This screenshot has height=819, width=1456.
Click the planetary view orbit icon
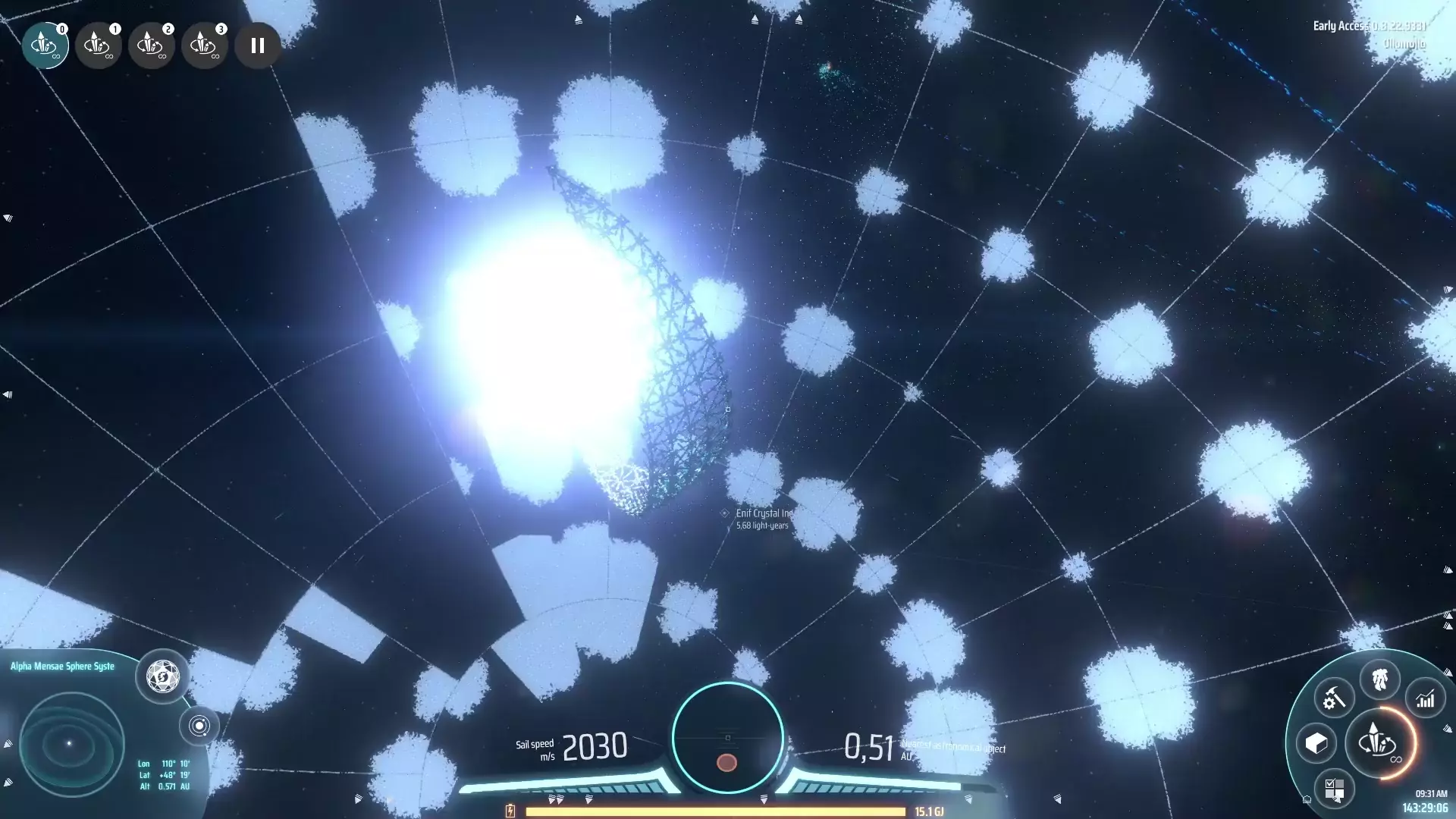click(199, 726)
